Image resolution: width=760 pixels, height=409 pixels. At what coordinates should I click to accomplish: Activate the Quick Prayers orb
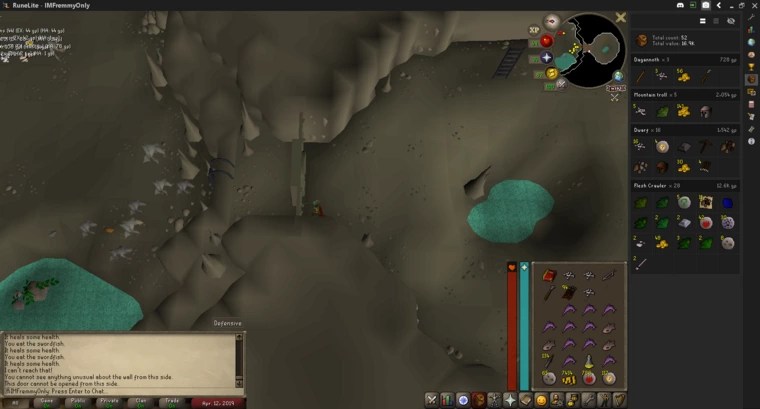coord(547,58)
